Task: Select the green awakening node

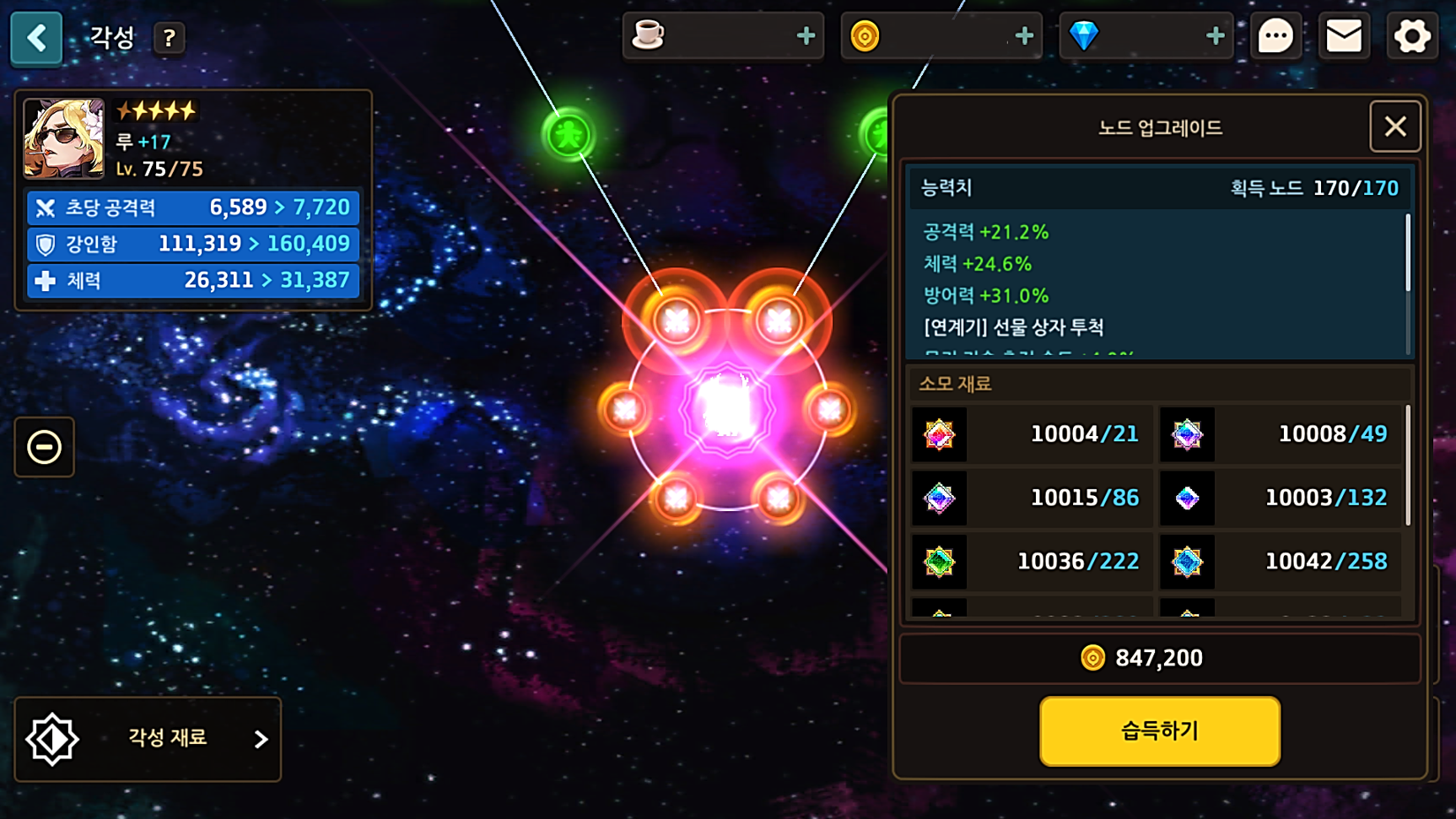Action: coord(568,135)
